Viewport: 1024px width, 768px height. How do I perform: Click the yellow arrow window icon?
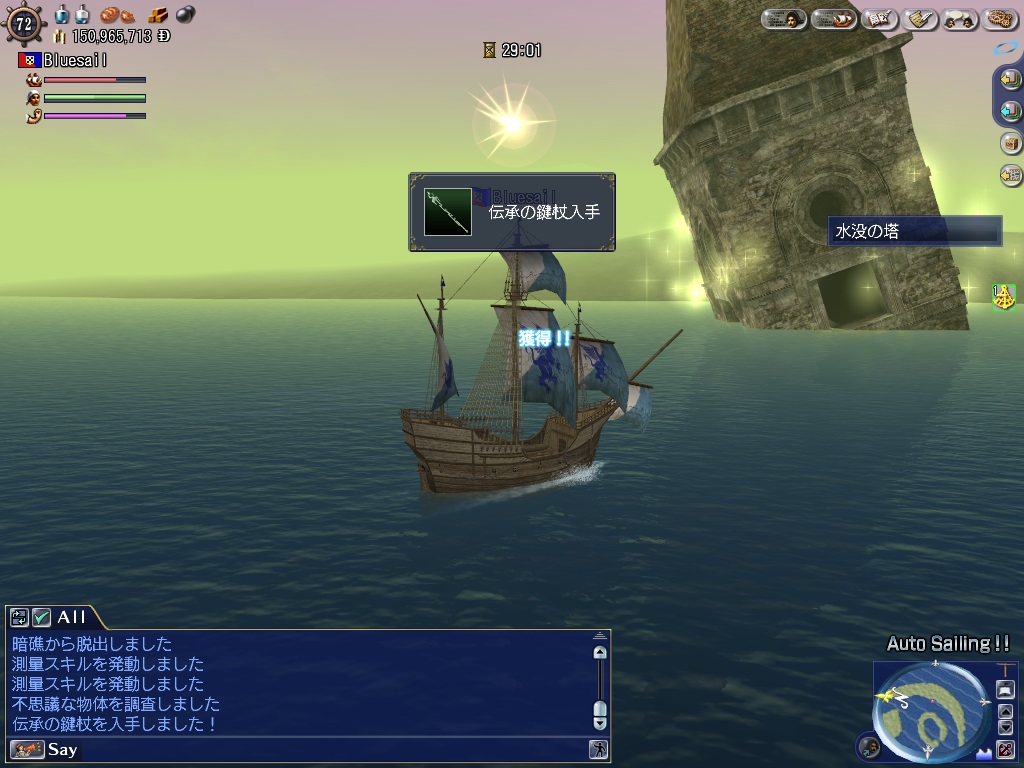(x=1010, y=79)
